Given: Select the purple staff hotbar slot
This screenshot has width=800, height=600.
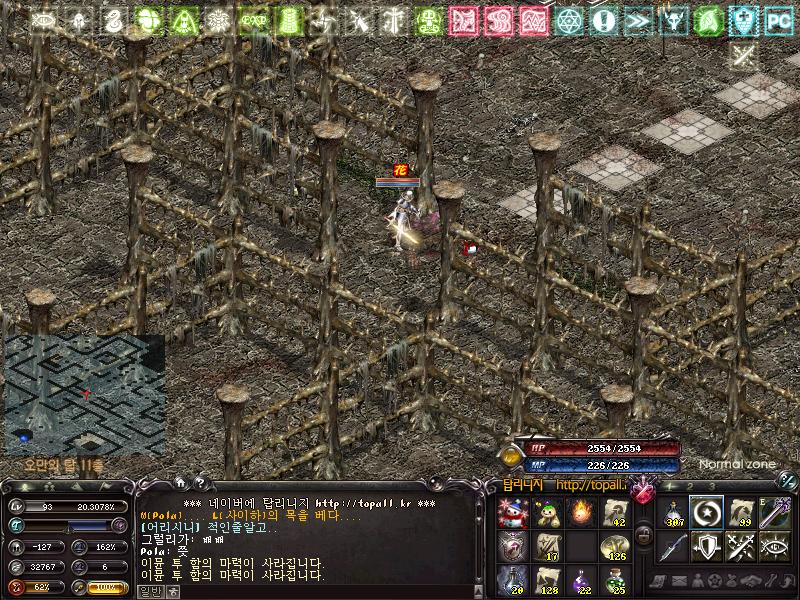Looking at the screenshot, I should [775, 514].
